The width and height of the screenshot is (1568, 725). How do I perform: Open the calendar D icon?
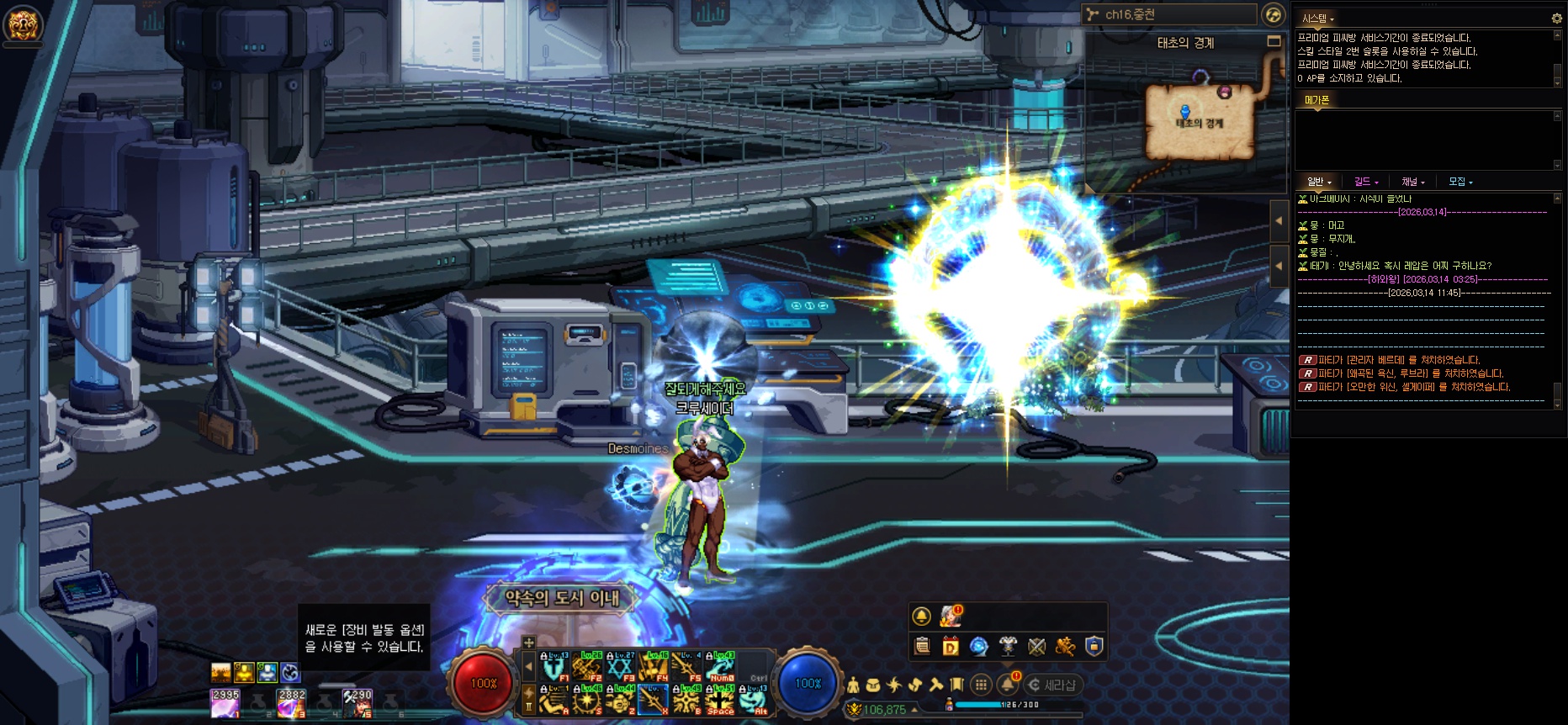coord(951,646)
